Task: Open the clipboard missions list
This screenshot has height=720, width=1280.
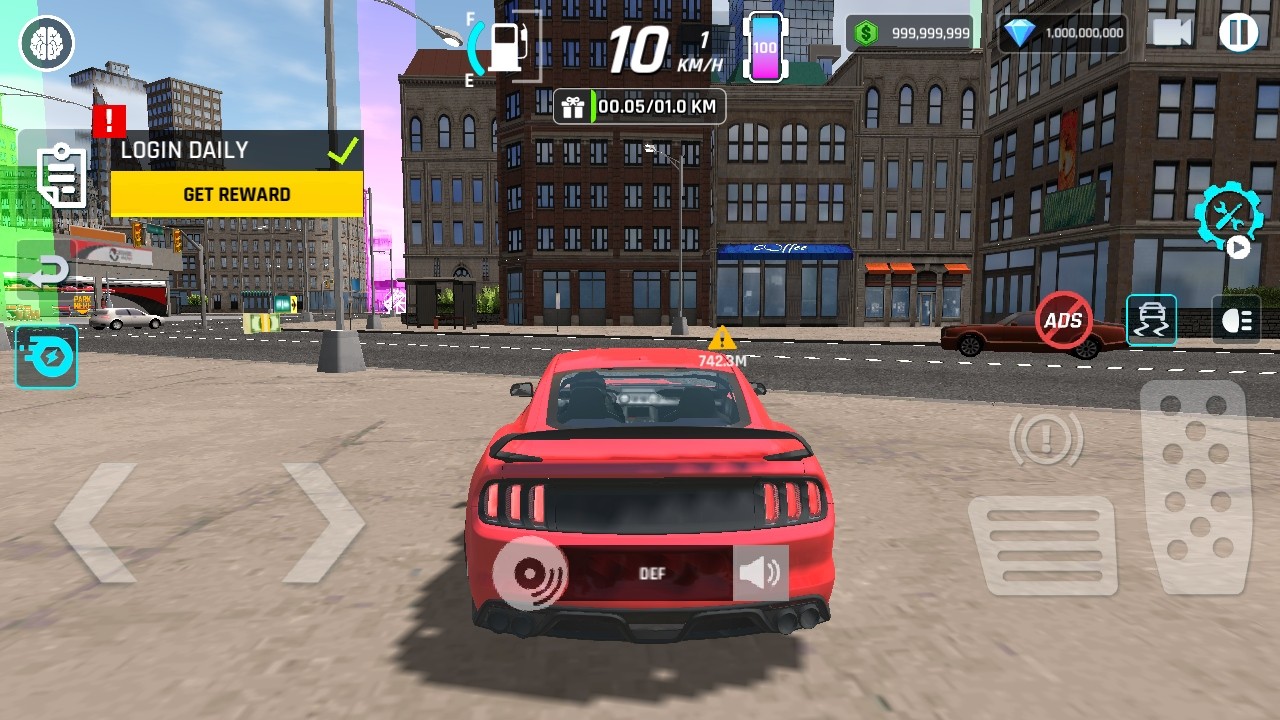Action: pyautogui.click(x=62, y=176)
